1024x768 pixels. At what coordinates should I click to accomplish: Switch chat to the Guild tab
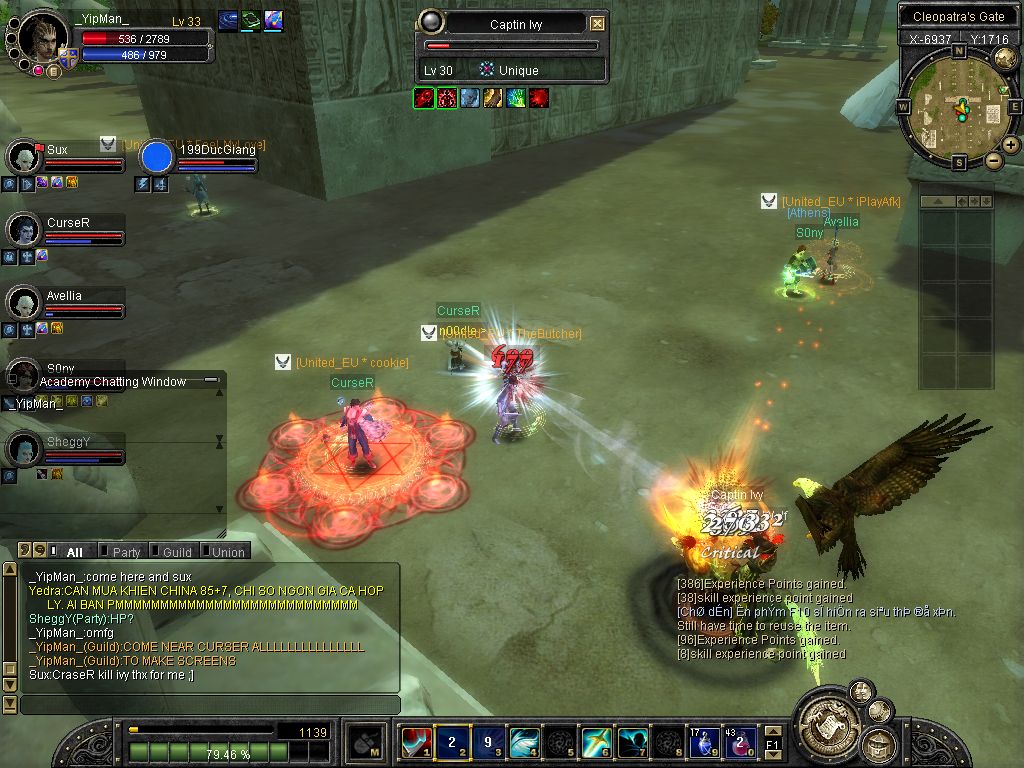pos(177,552)
